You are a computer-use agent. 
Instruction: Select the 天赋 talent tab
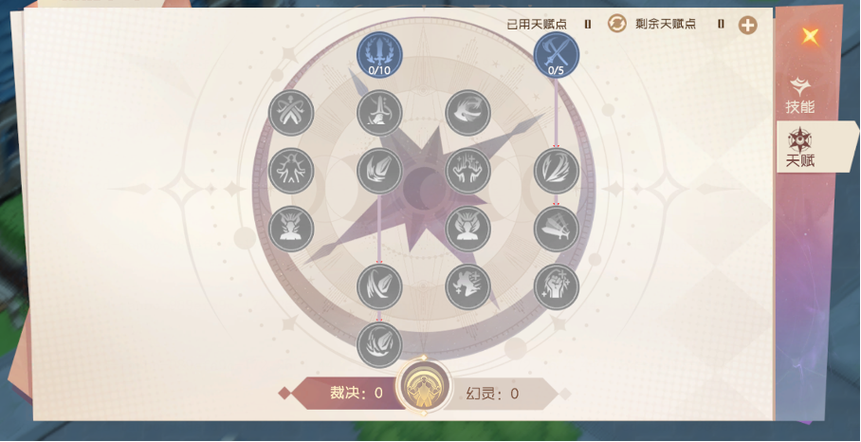pos(800,148)
